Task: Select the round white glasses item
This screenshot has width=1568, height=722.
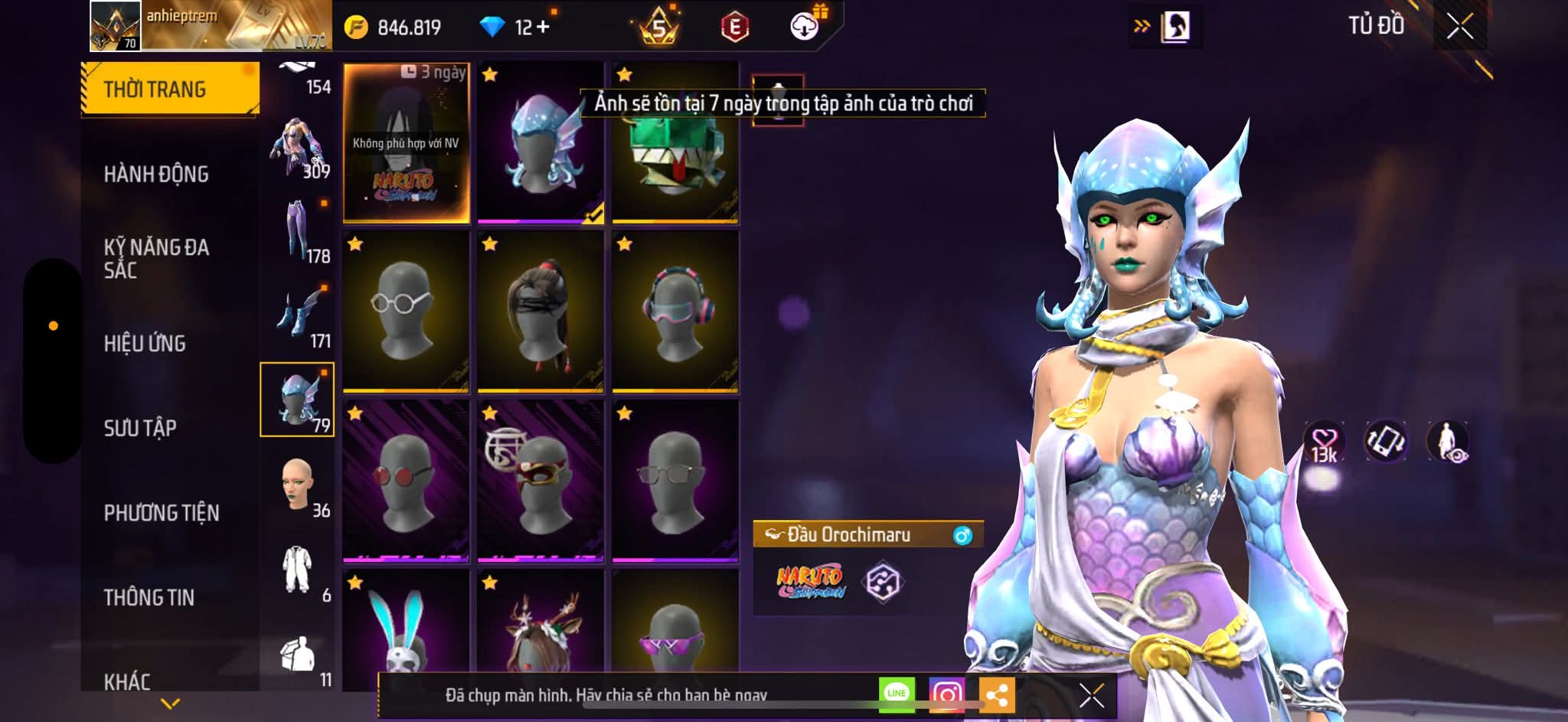Action: [406, 312]
